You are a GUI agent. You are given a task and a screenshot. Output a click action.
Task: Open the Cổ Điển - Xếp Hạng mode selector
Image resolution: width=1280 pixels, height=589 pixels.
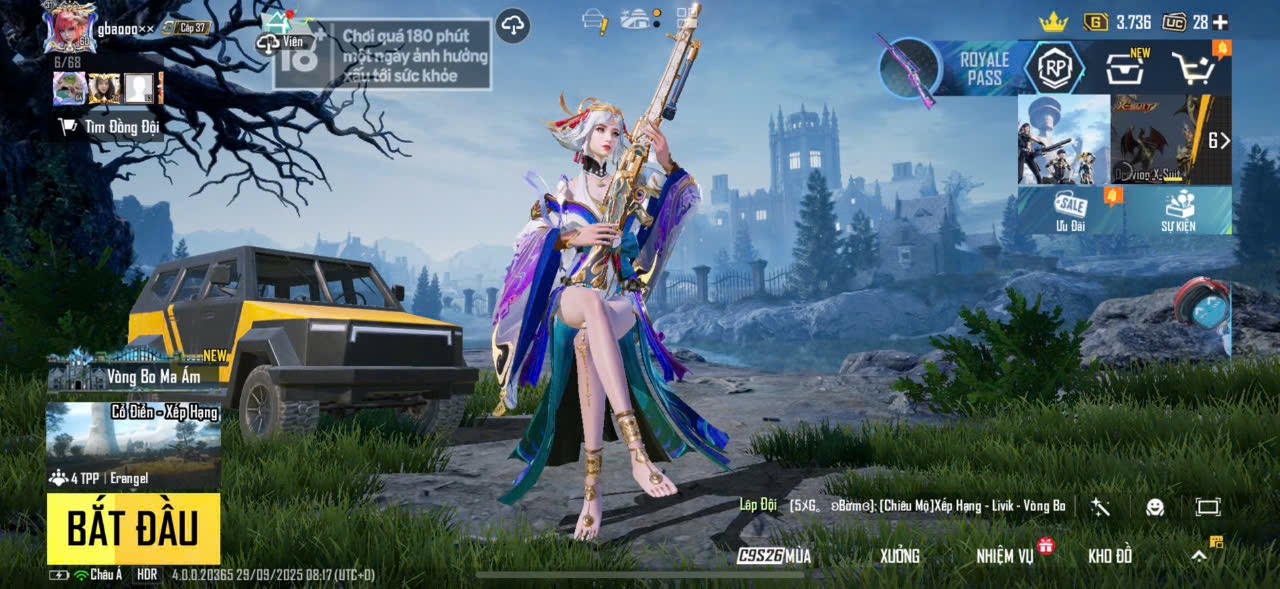coord(133,445)
